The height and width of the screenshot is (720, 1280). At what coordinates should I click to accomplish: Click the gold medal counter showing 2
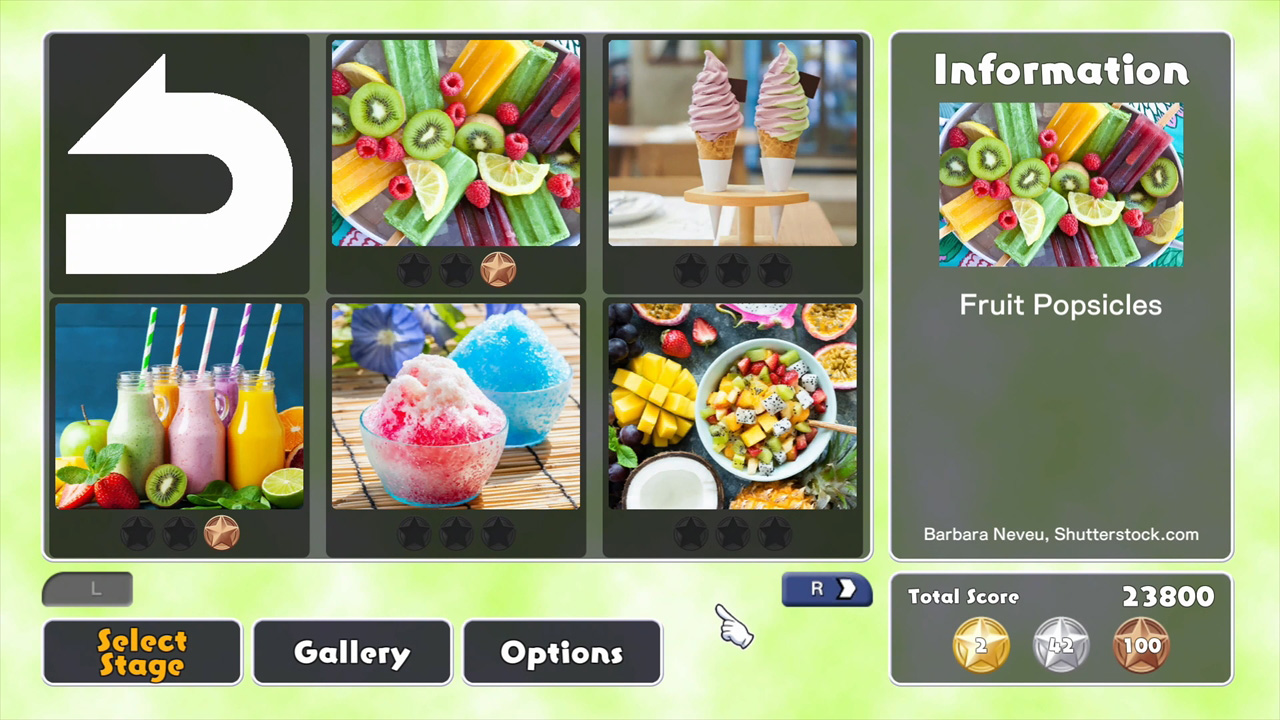pos(980,645)
